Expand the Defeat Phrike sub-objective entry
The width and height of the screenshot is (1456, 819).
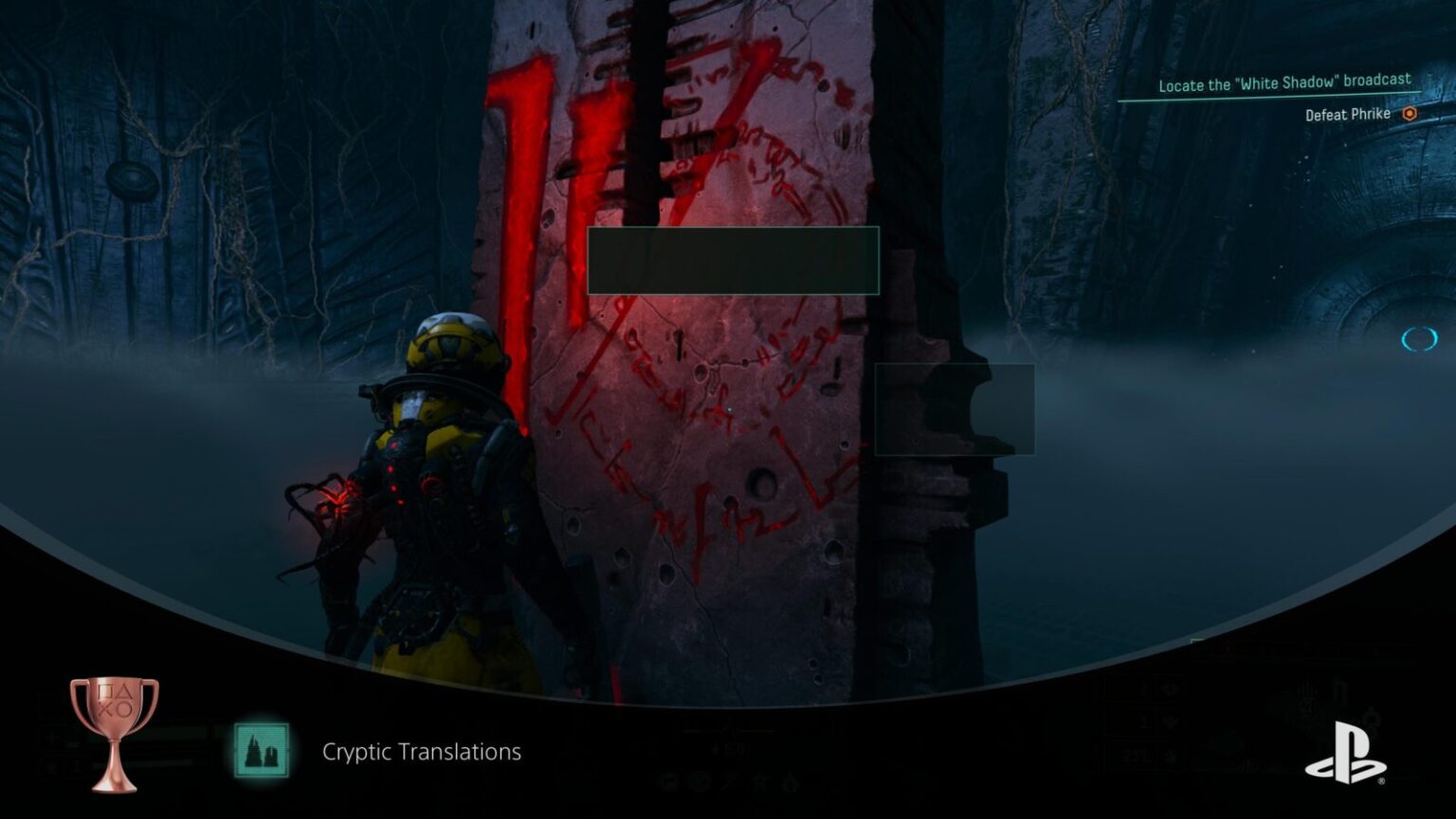pyautogui.click(x=1346, y=114)
